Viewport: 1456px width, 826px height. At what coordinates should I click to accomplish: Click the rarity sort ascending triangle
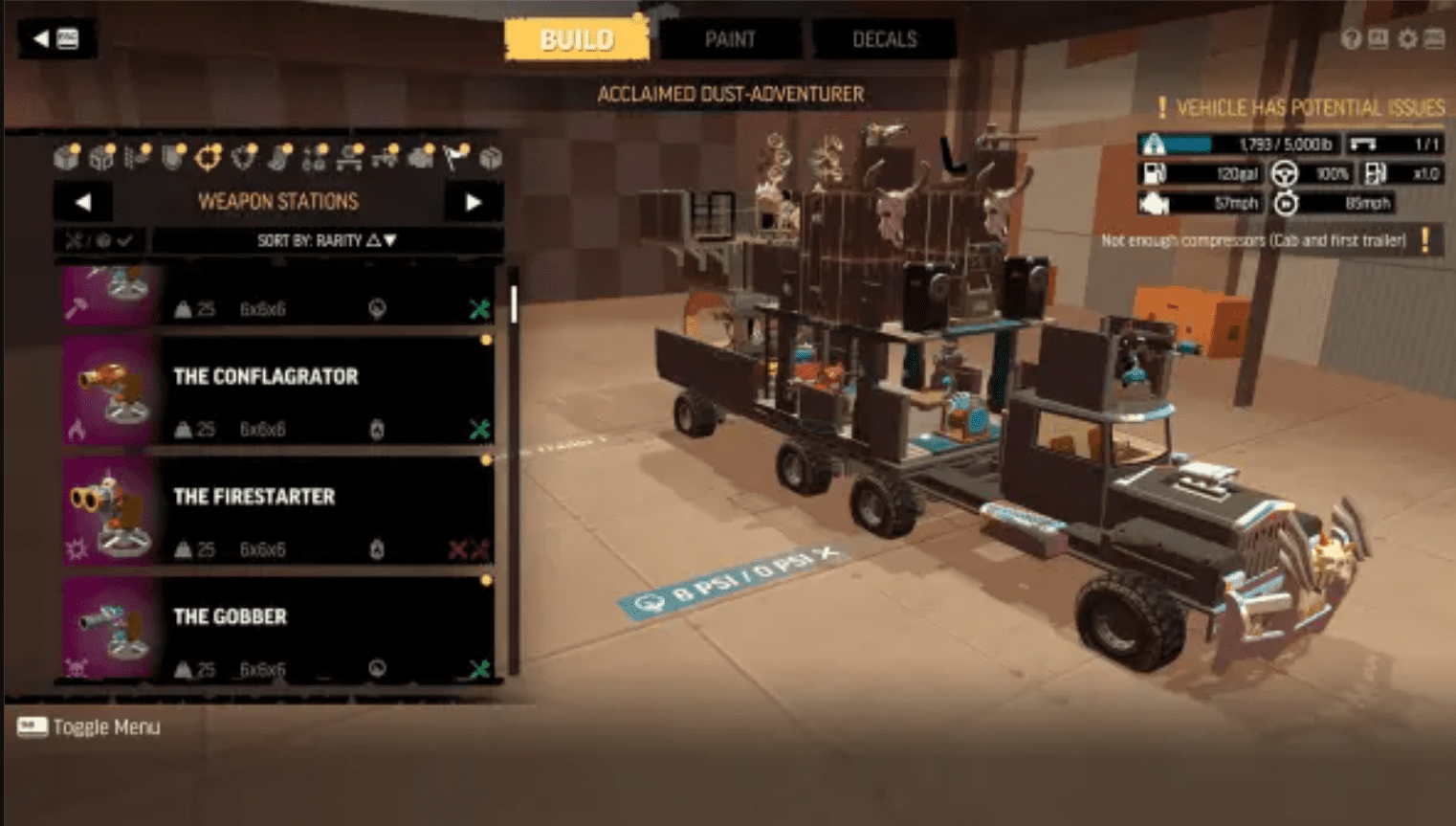(372, 241)
